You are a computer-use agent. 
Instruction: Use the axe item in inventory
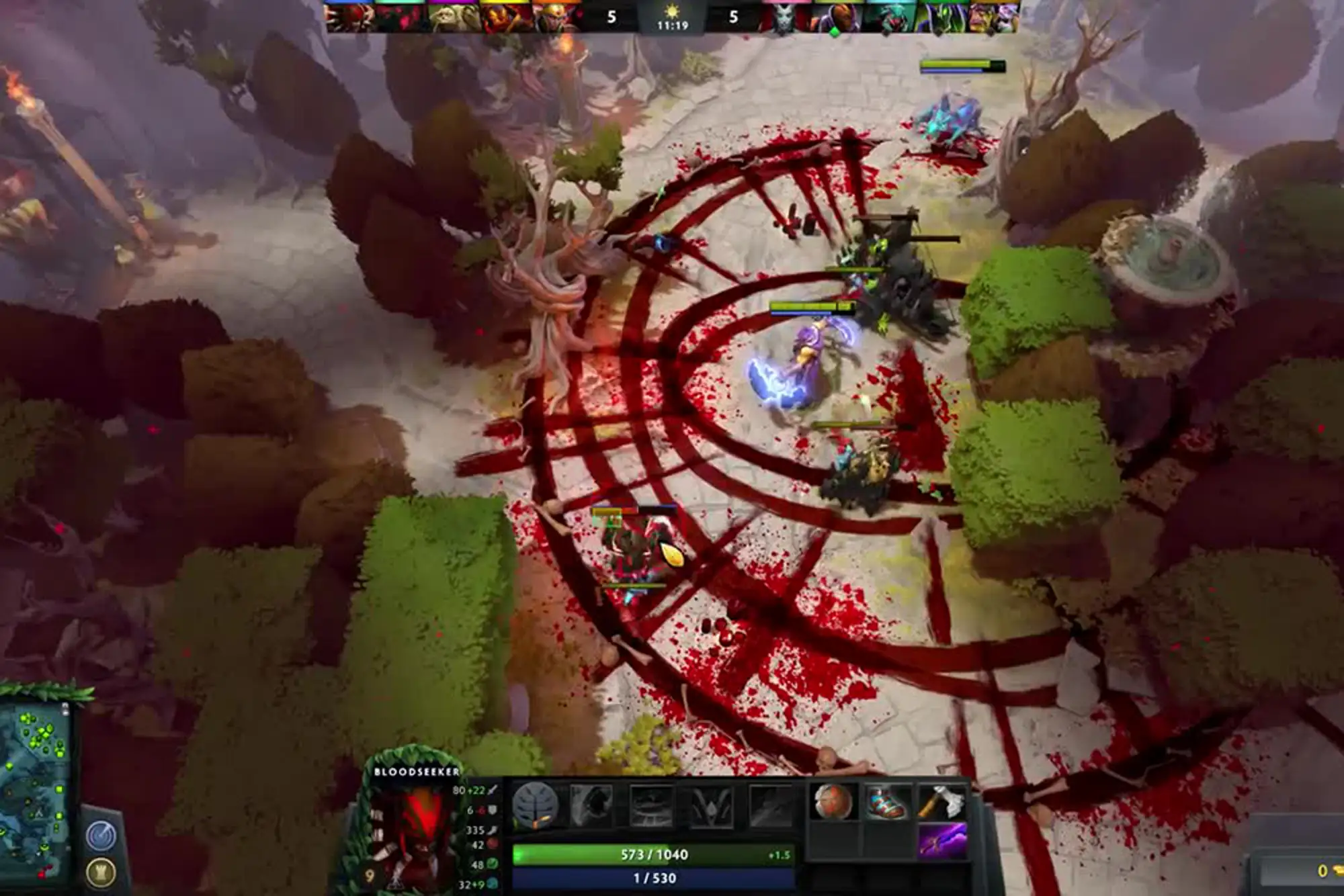click(x=942, y=803)
